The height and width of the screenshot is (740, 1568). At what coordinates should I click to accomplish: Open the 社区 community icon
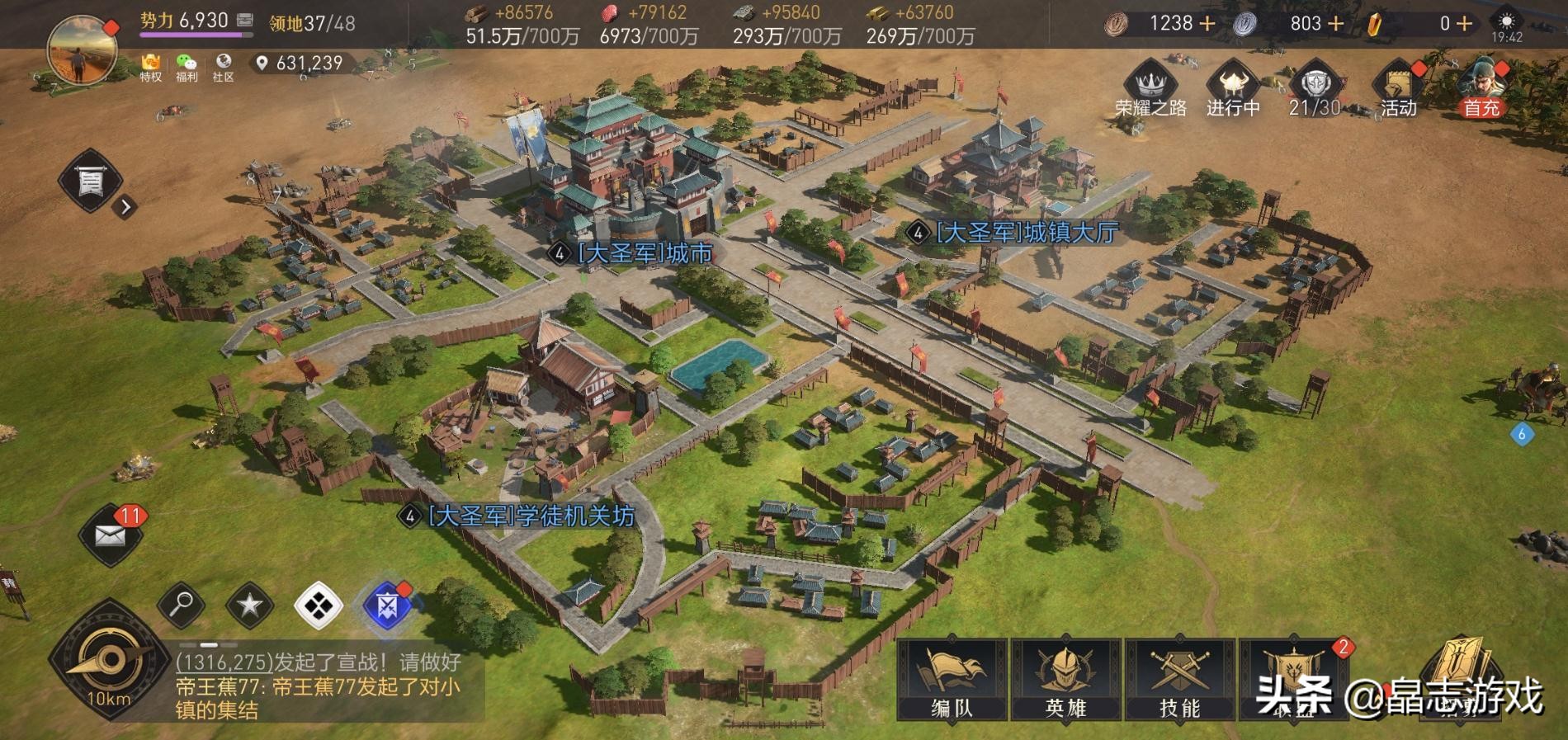coord(223,67)
